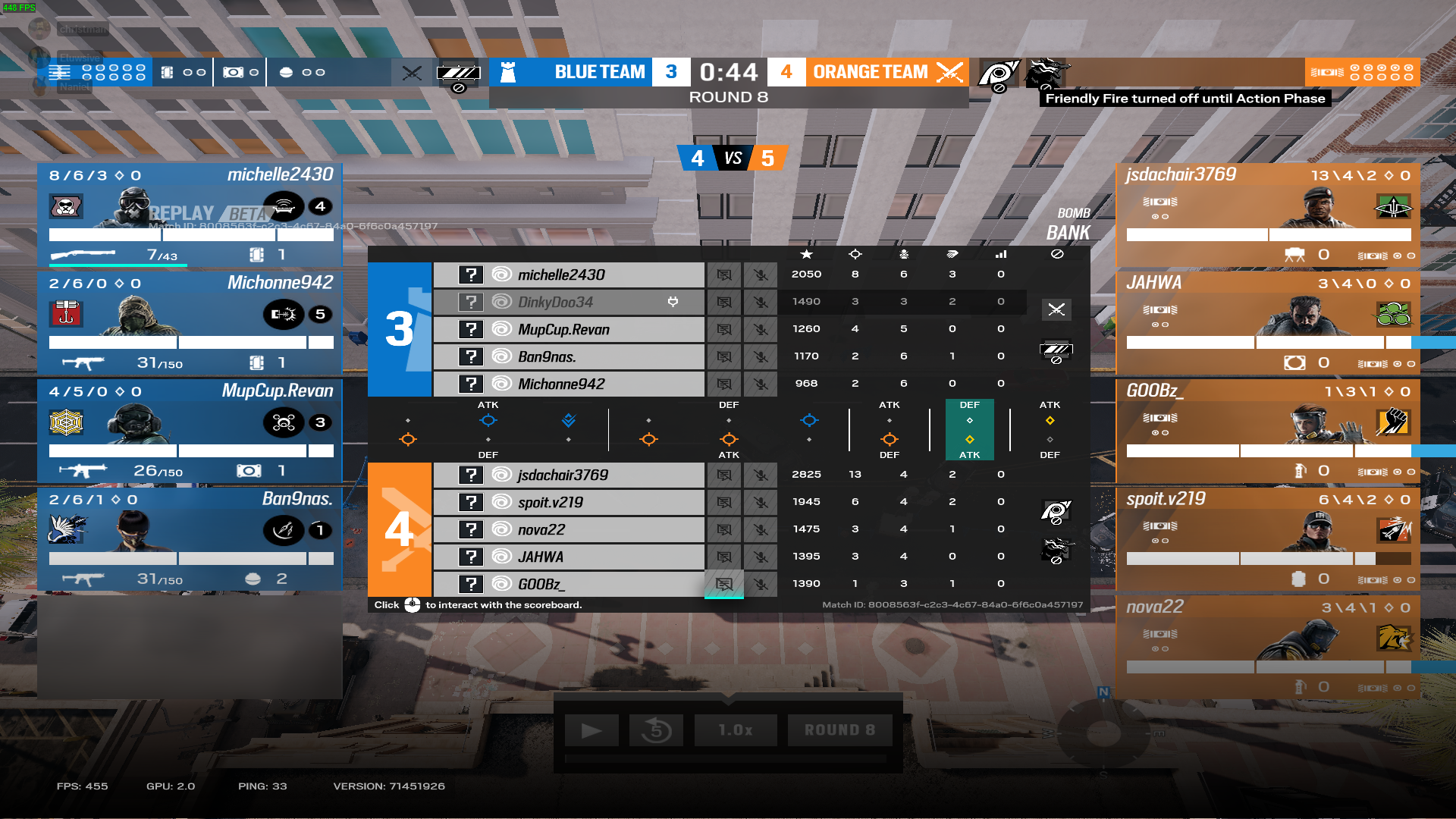Select Ban9nas.'s feather ability icon
This screenshot has height=819, width=1456.
click(x=284, y=530)
